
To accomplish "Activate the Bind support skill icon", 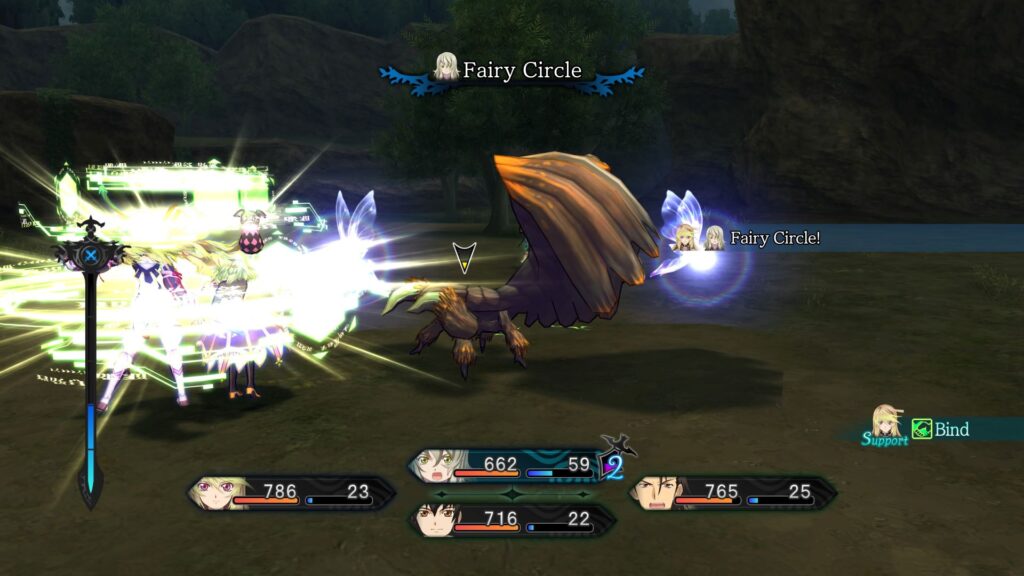I will pos(922,430).
